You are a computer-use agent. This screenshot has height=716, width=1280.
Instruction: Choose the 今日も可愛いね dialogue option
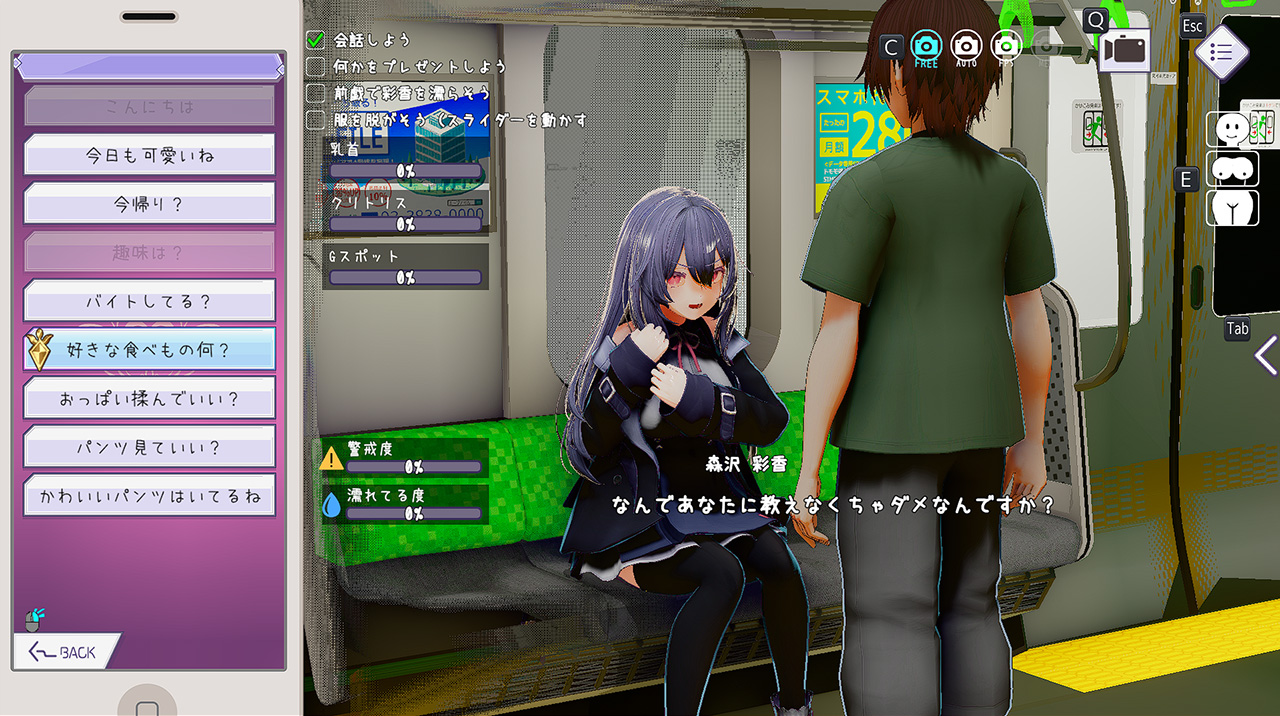point(149,155)
